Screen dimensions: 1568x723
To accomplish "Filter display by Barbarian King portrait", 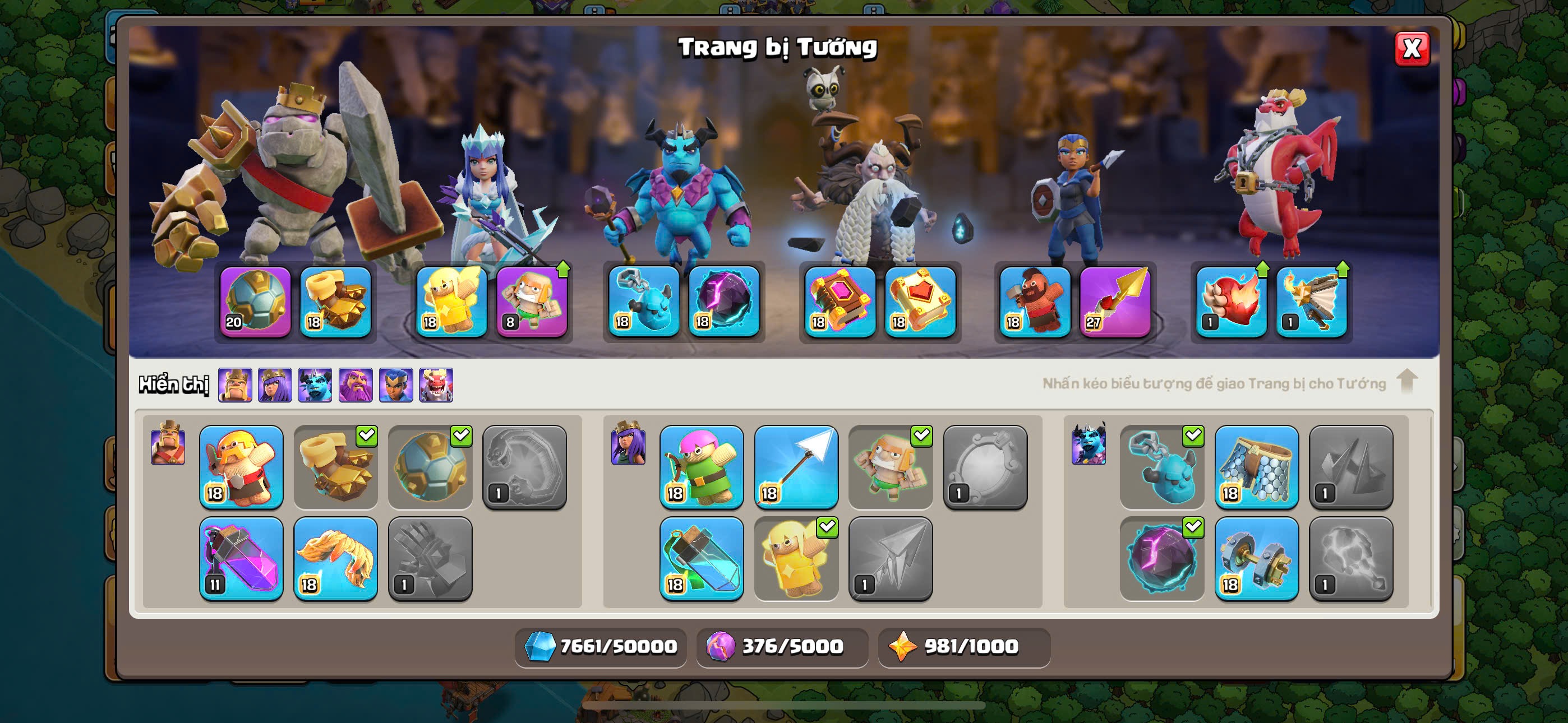I will coord(235,384).
